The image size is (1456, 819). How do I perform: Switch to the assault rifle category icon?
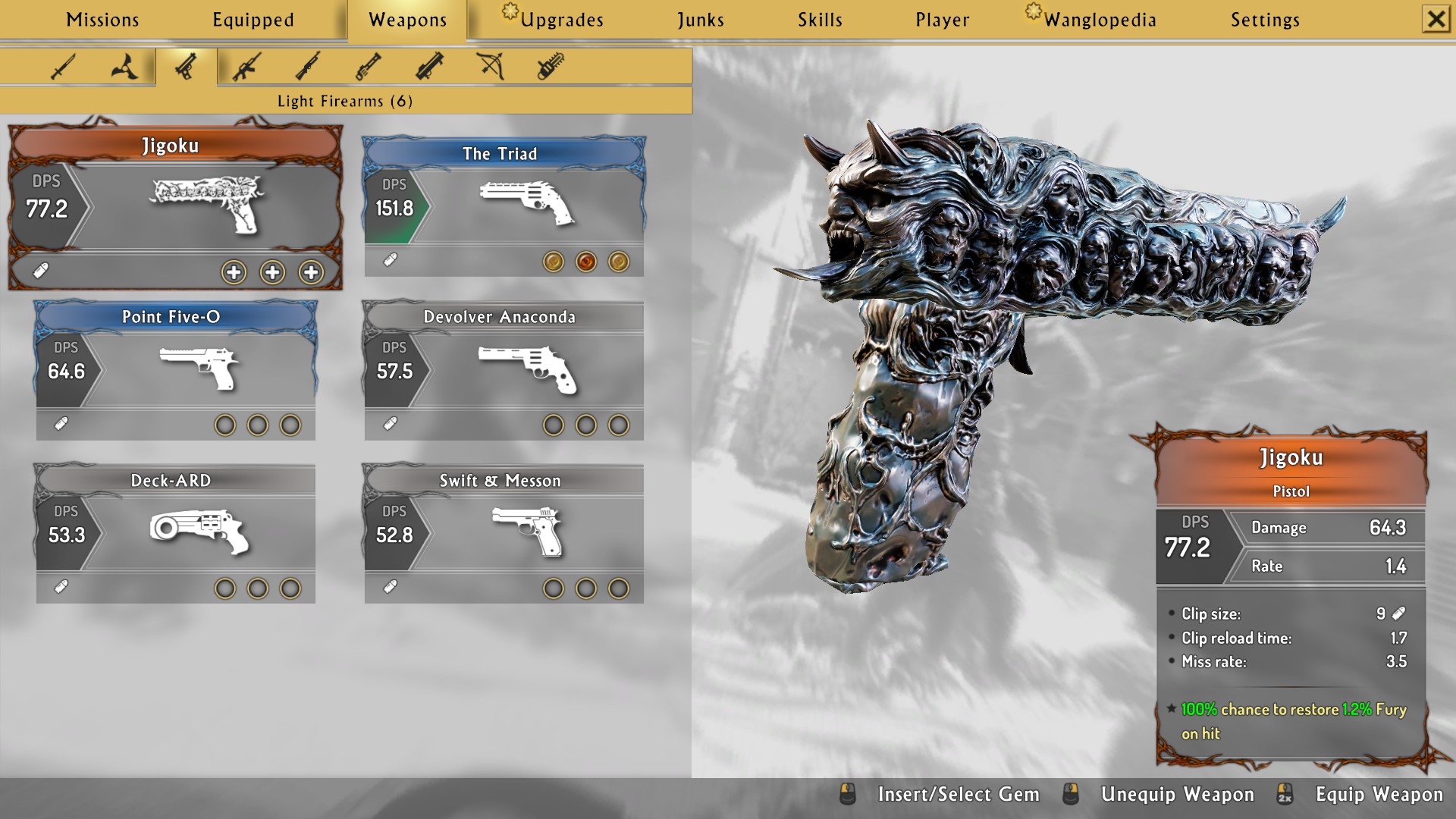(246, 67)
